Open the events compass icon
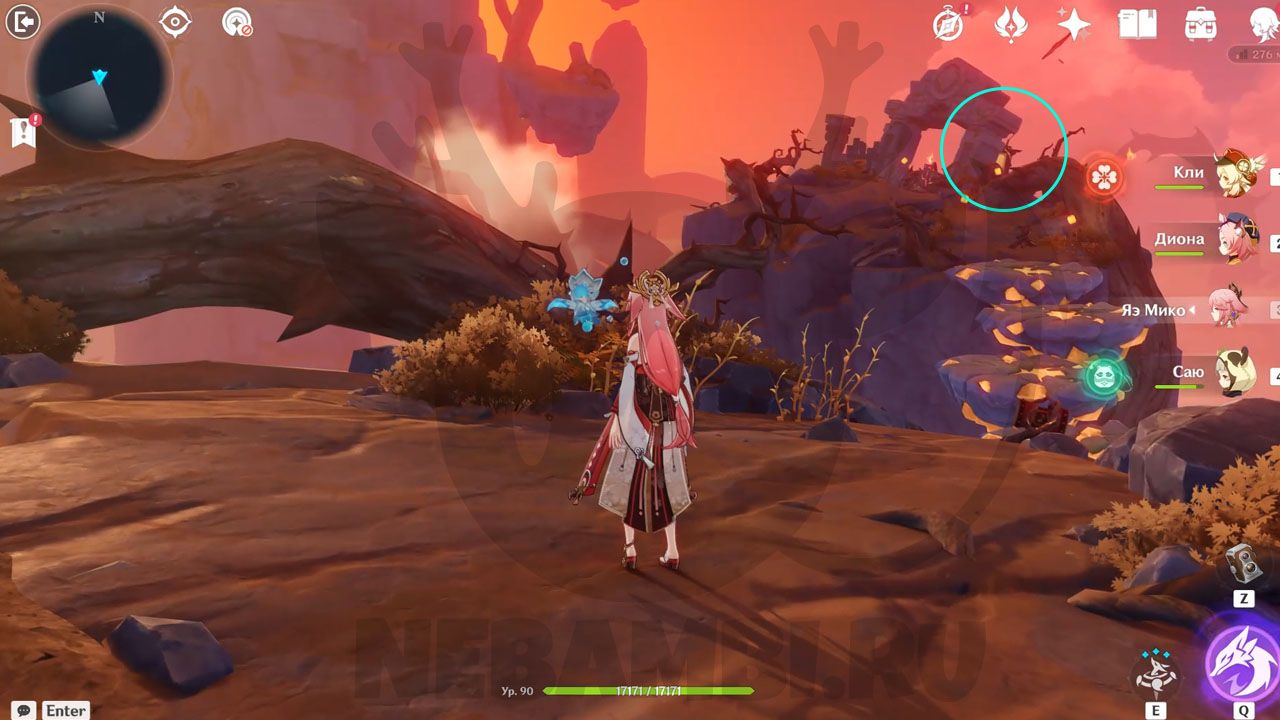 pyautogui.click(x=947, y=23)
